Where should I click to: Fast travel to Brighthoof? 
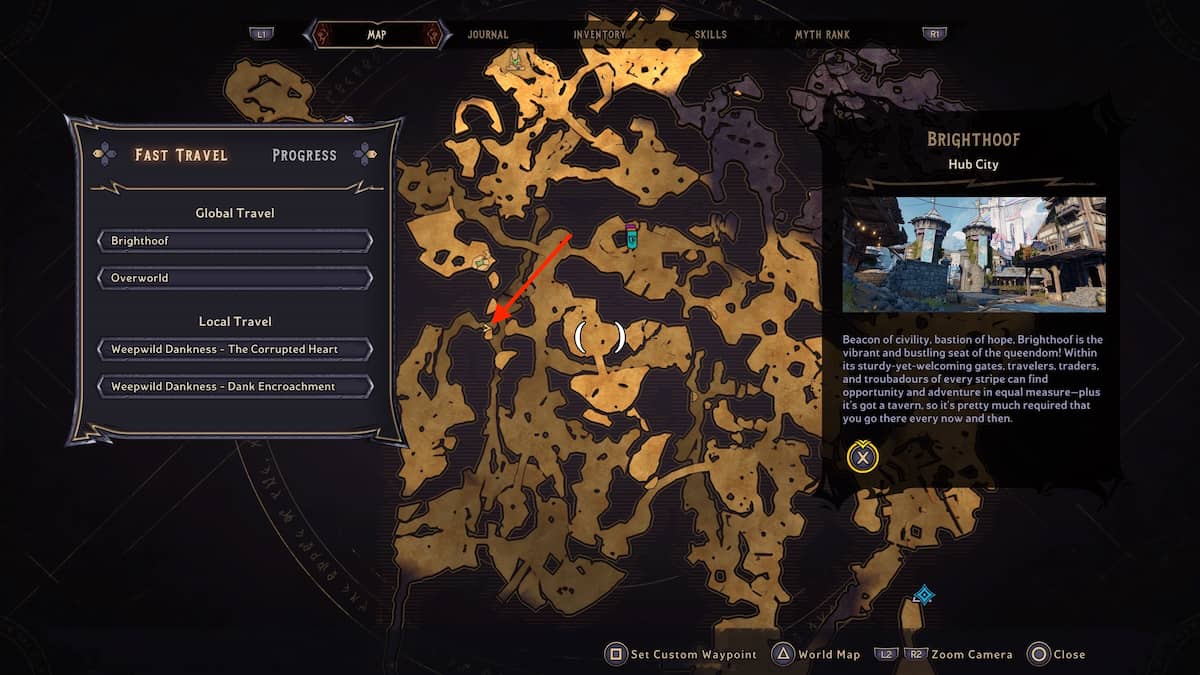(235, 241)
